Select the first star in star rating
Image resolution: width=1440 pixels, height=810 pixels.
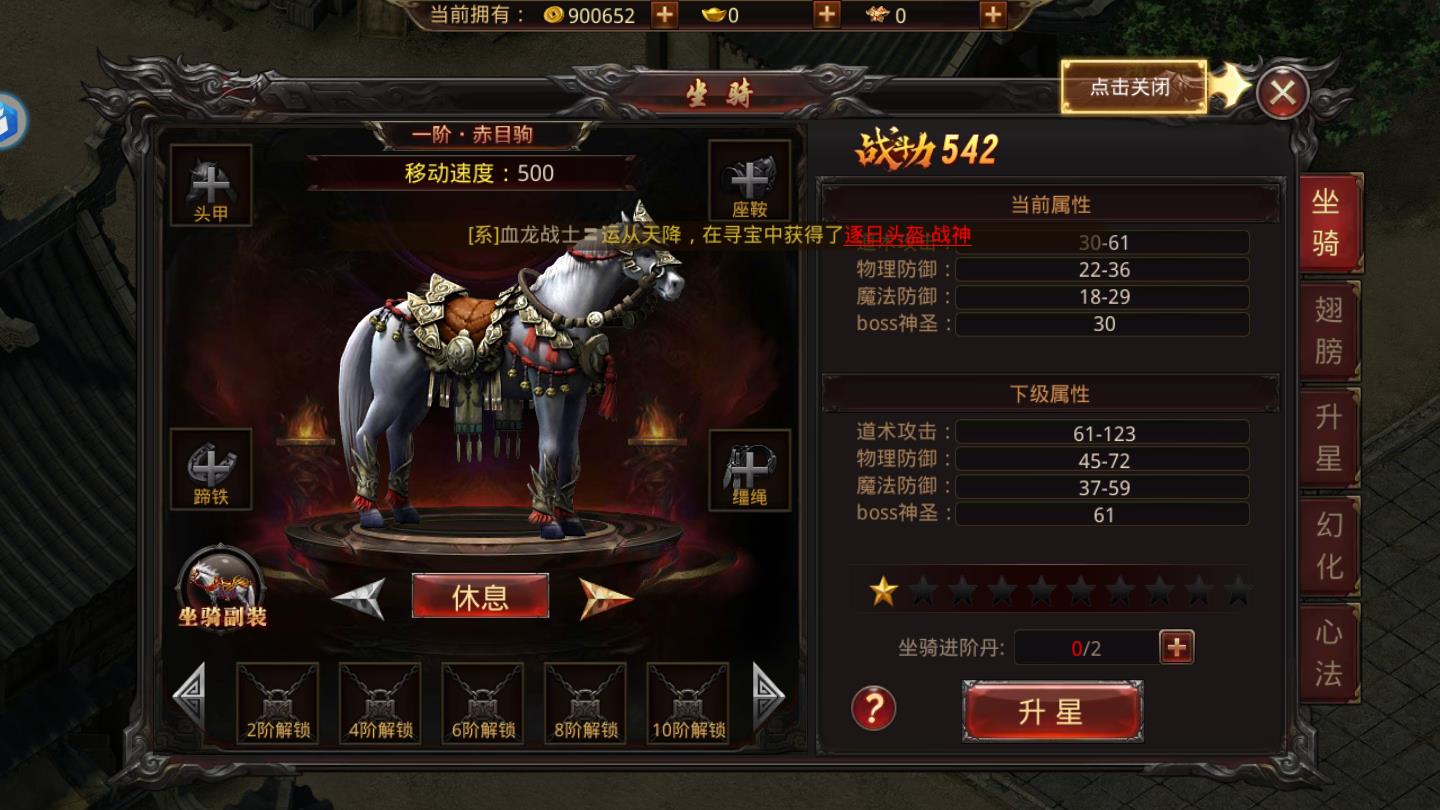click(x=883, y=592)
